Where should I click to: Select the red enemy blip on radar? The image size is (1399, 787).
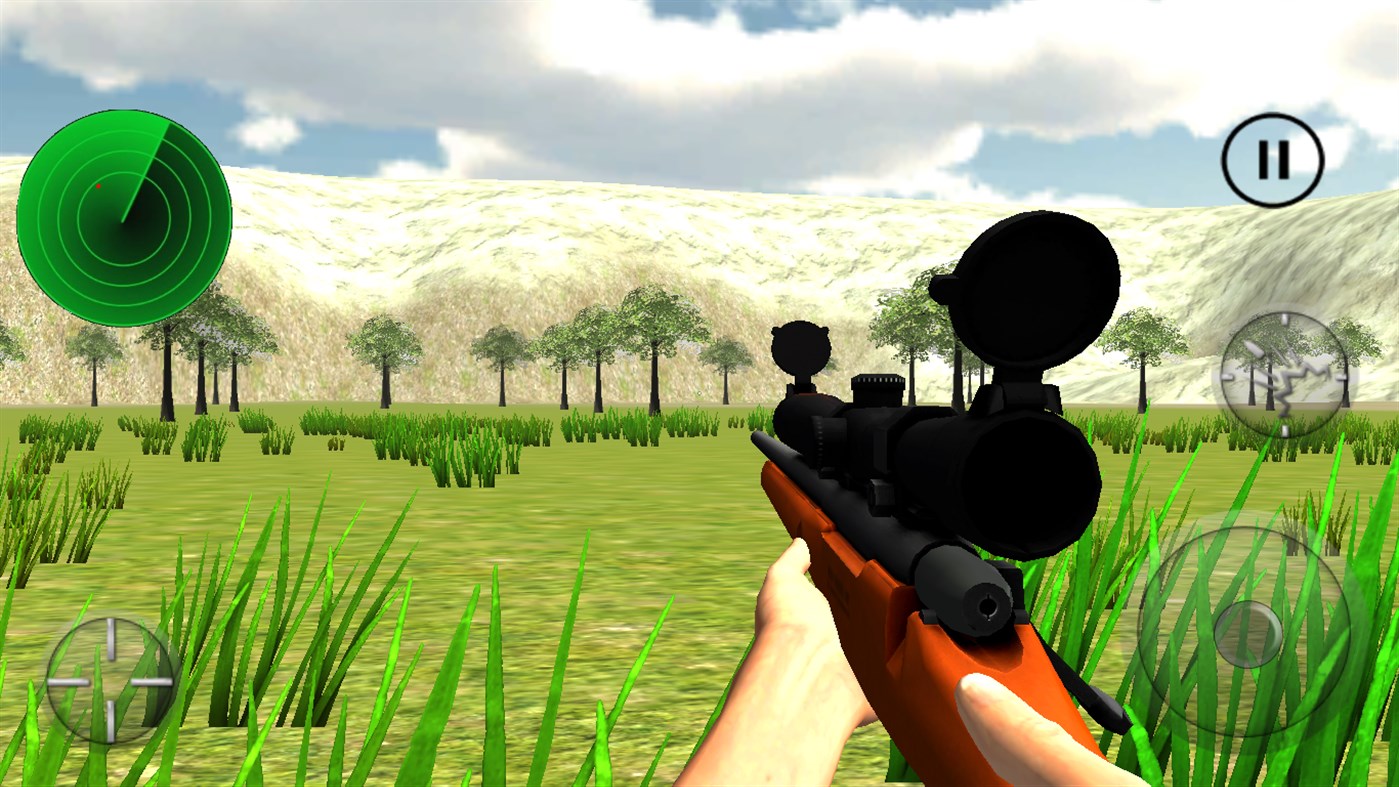pyautogui.click(x=97, y=184)
